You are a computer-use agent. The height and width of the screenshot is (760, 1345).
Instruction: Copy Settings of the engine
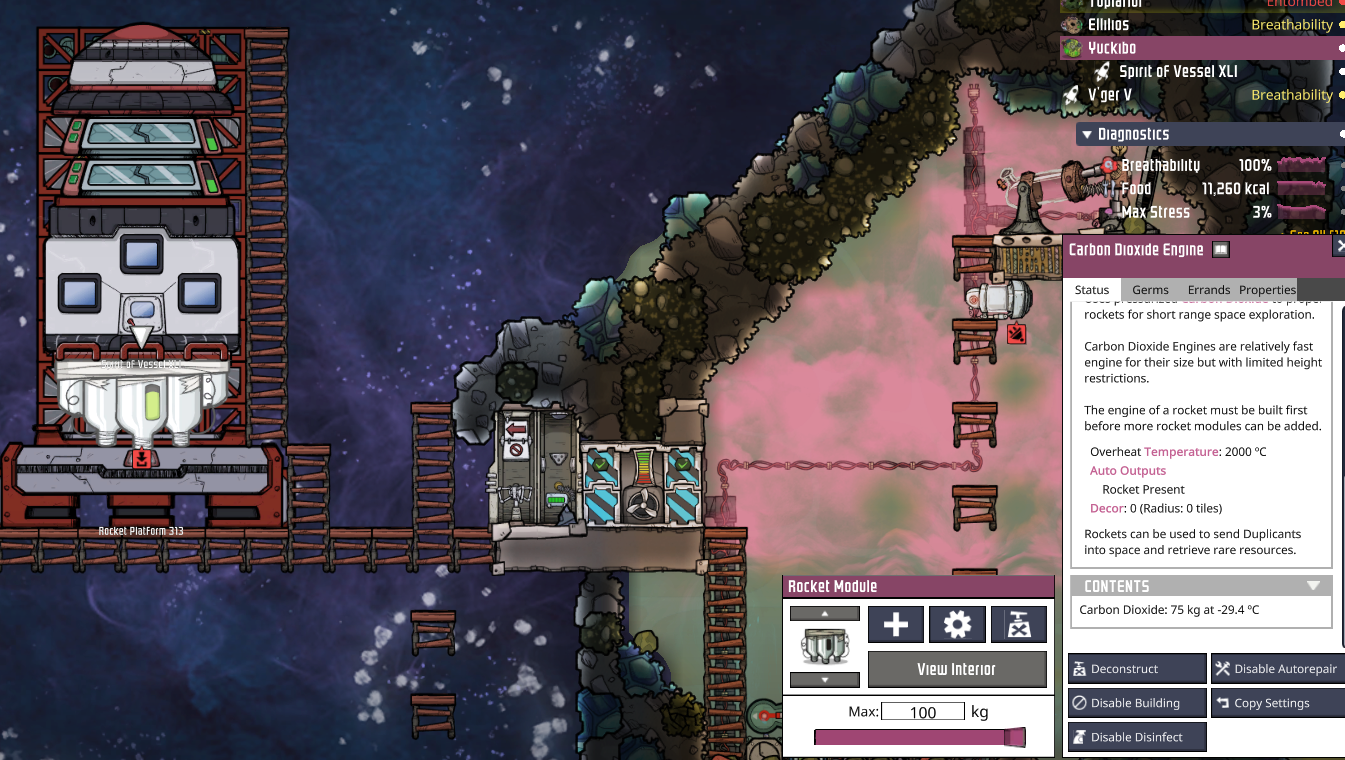[1277, 703]
